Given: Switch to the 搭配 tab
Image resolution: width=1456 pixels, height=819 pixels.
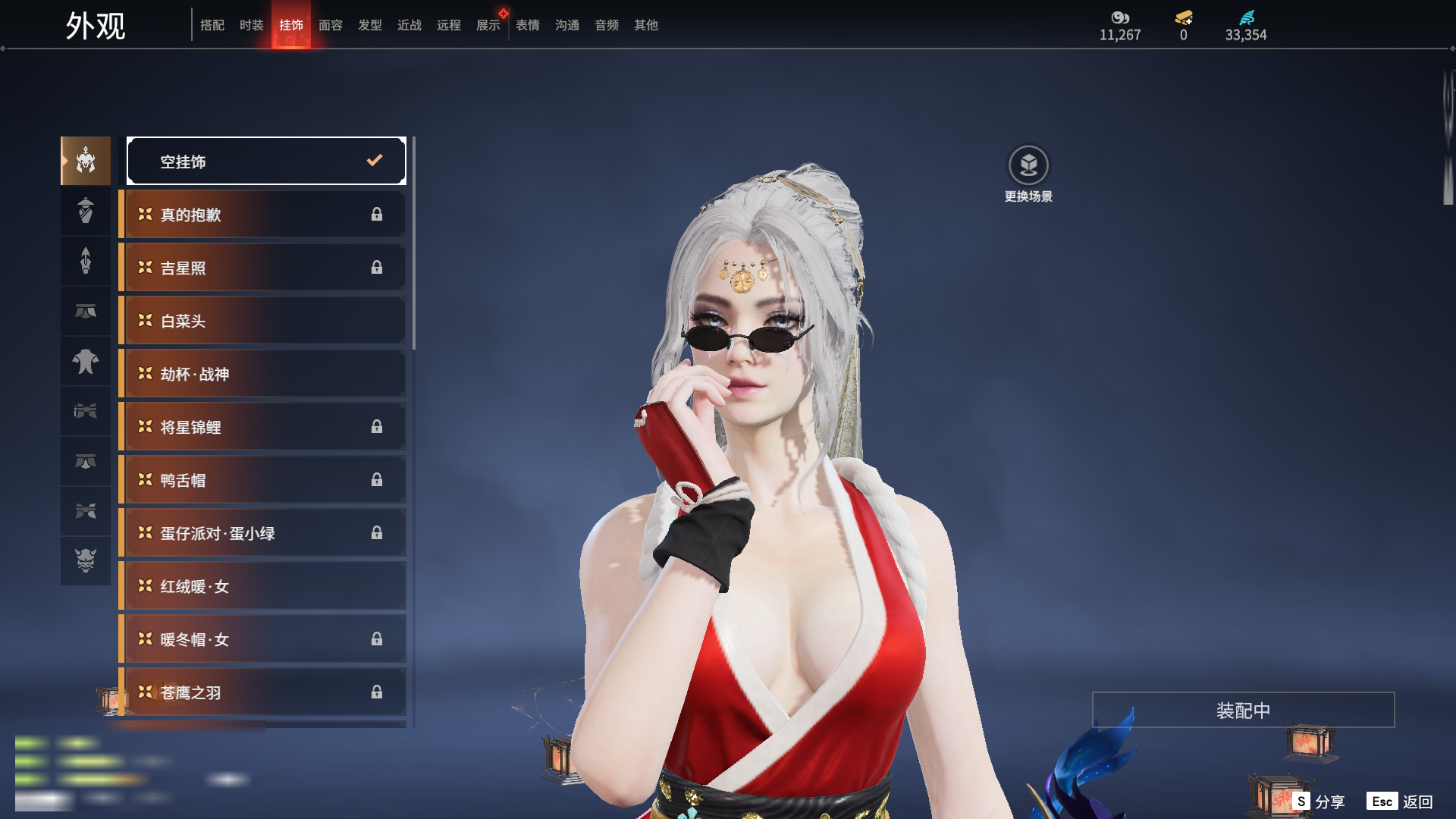Looking at the screenshot, I should point(212,25).
